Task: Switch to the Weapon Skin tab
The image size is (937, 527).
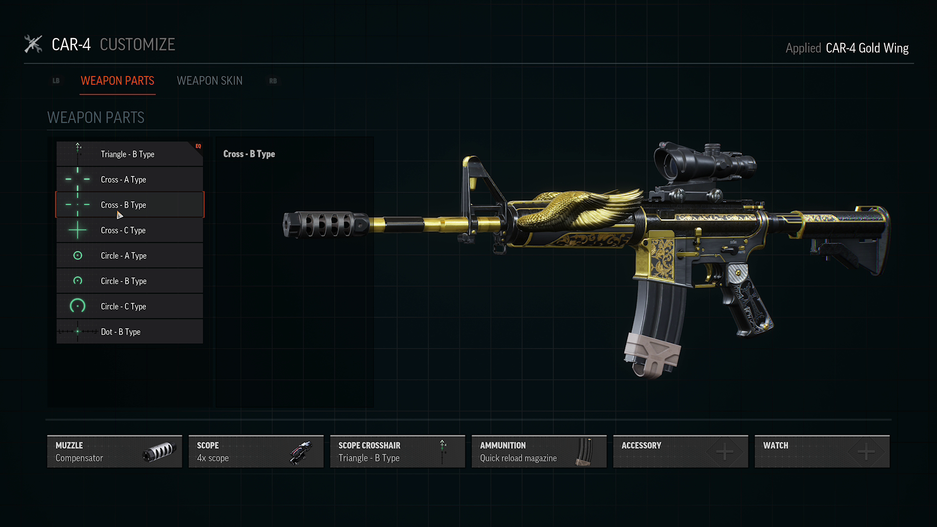Action: click(209, 81)
